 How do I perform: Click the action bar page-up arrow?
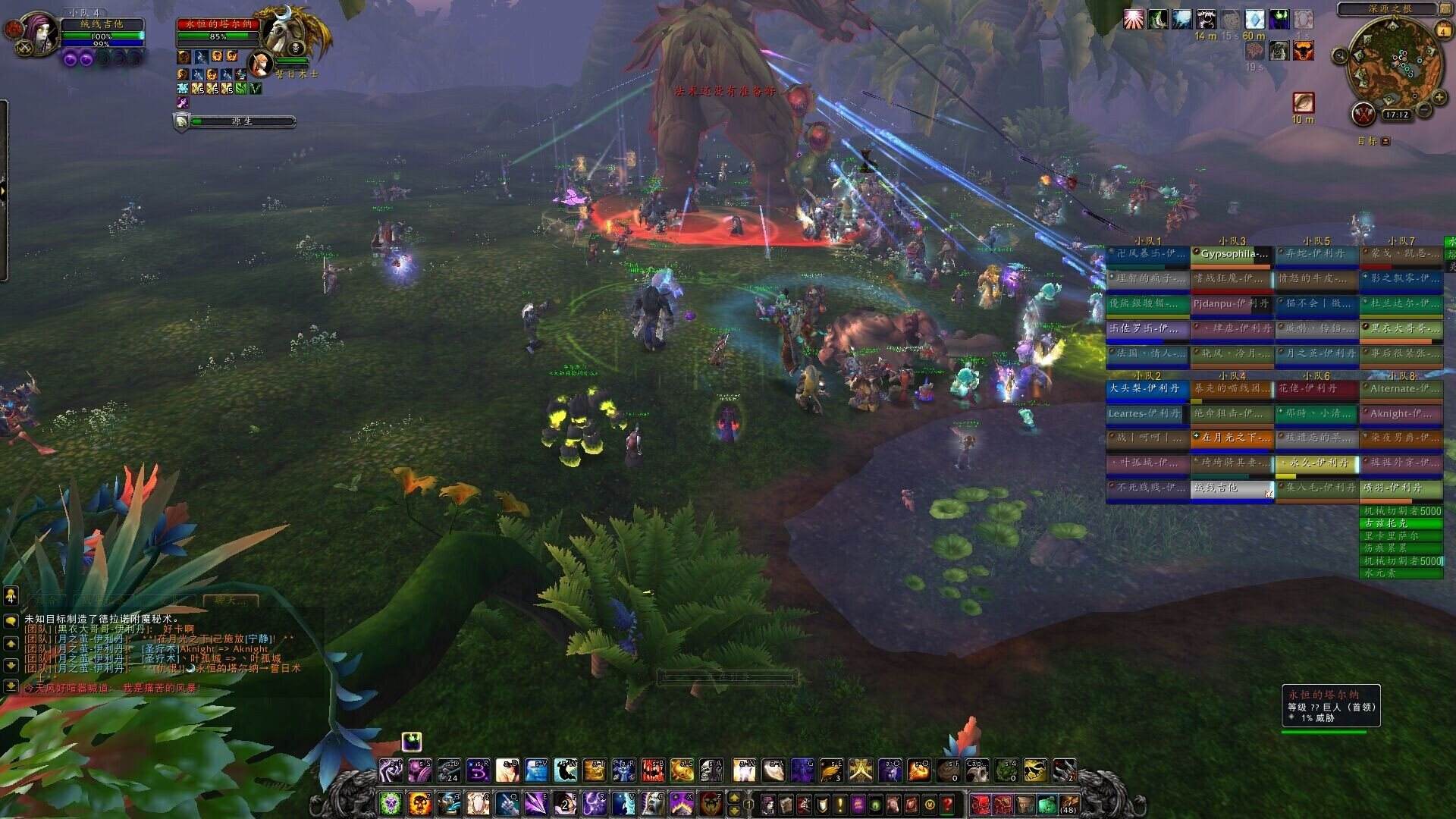(735, 798)
